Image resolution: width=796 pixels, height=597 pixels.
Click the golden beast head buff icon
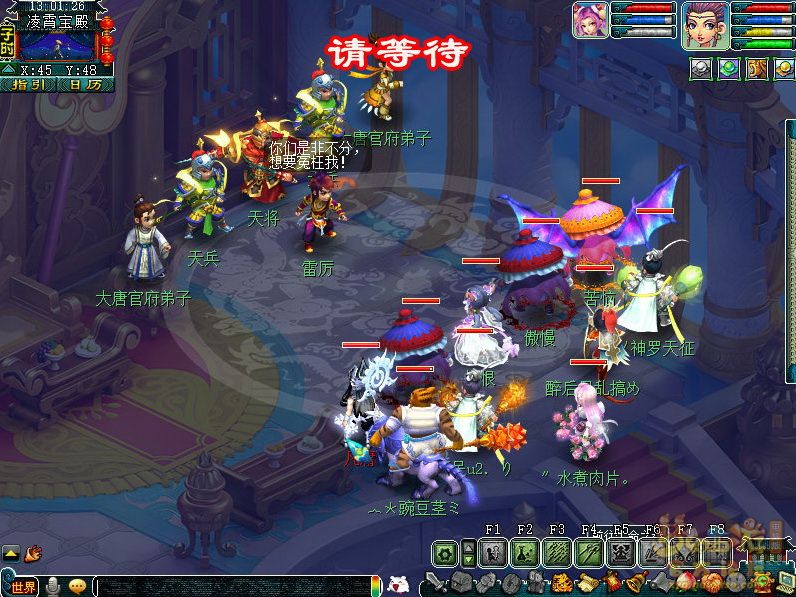[x=757, y=68]
